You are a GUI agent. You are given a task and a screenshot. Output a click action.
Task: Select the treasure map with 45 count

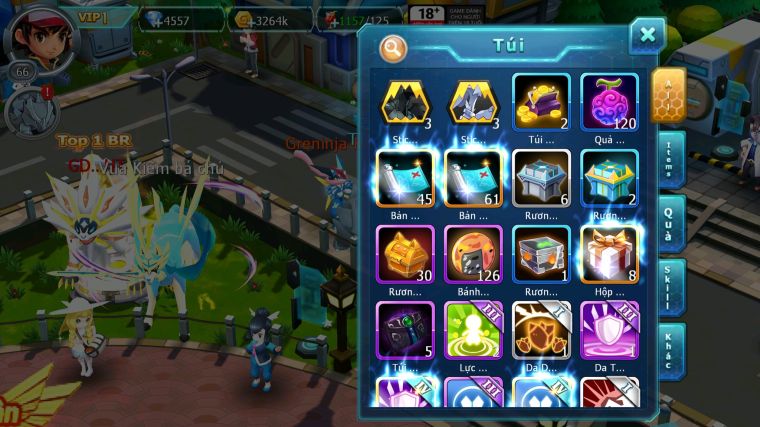coord(405,177)
